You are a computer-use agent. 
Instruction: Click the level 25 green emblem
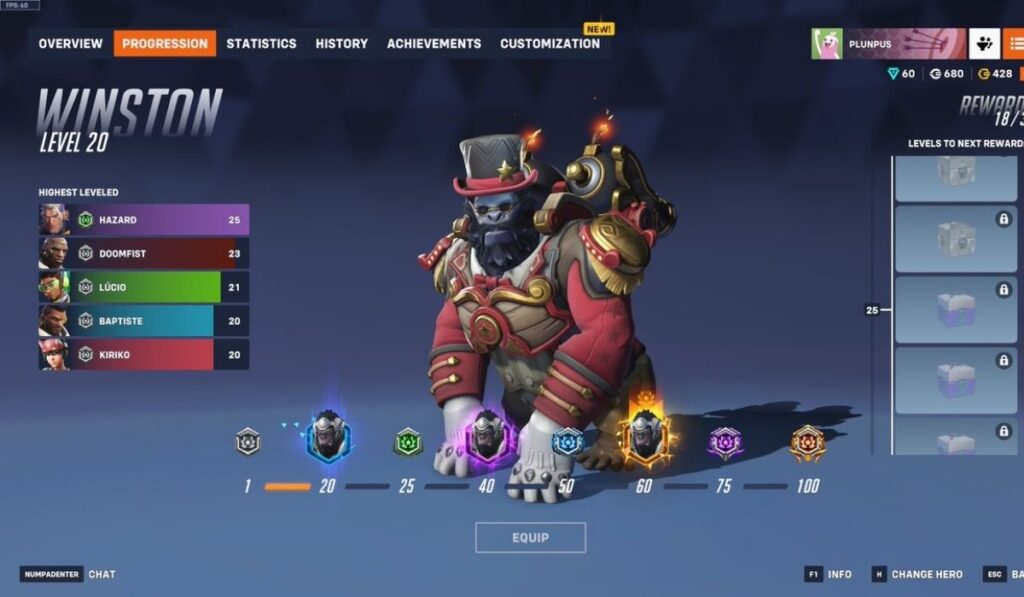(x=408, y=441)
